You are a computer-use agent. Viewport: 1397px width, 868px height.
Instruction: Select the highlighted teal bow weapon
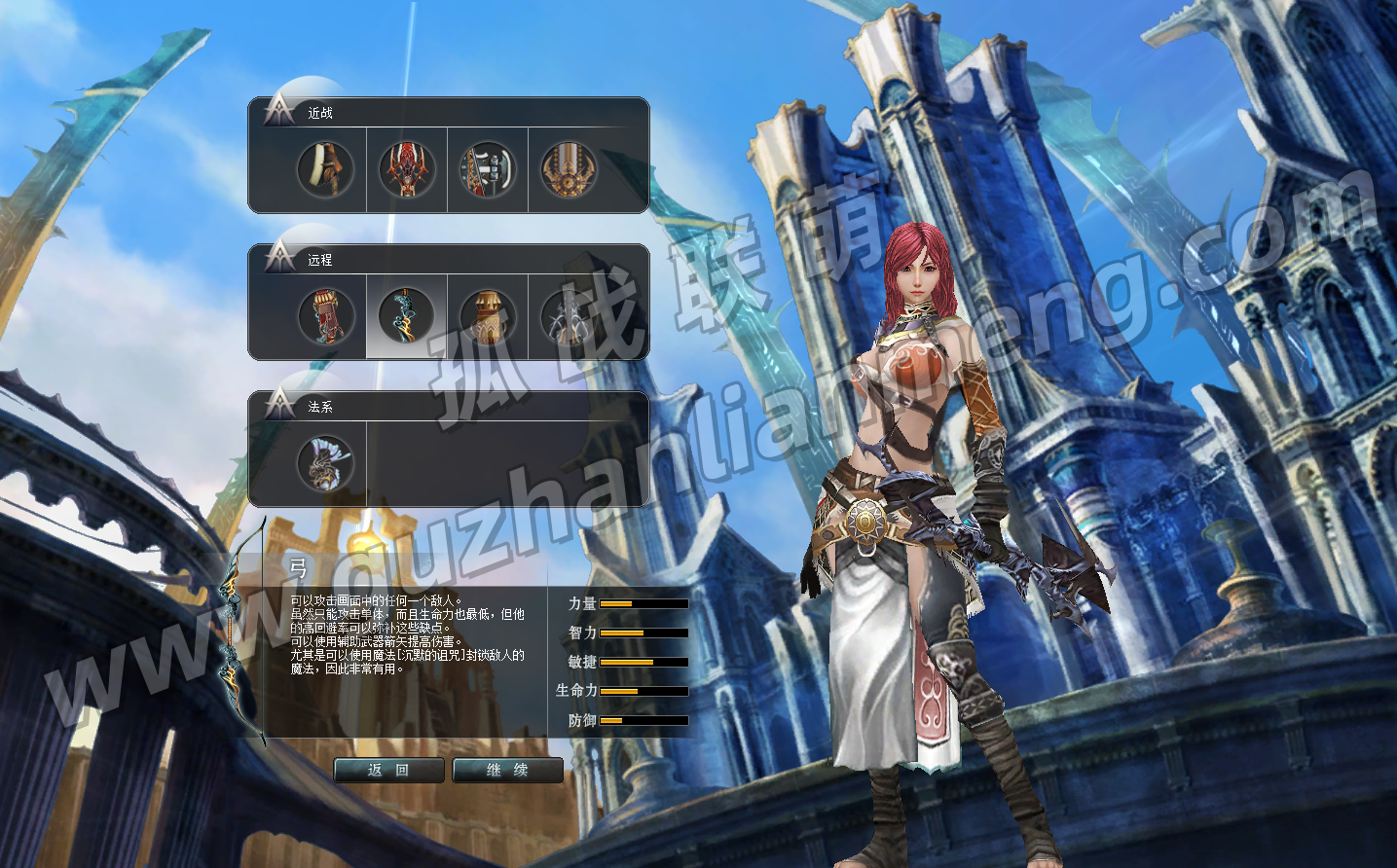(406, 316)
